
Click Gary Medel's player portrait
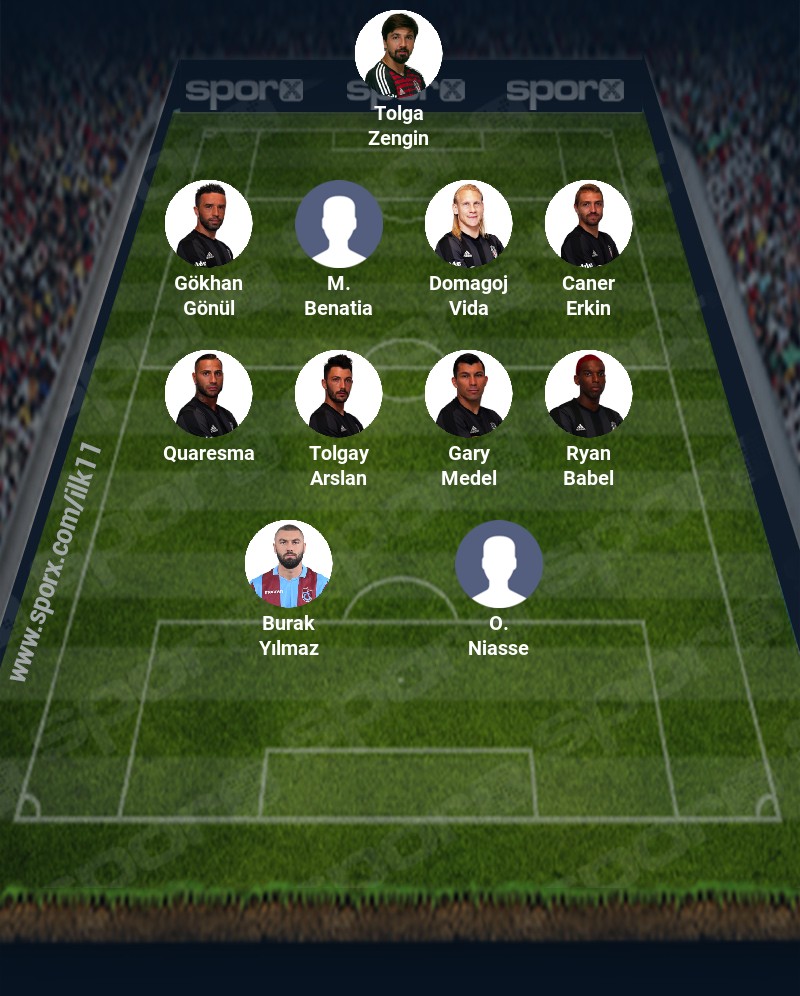coord(468,393)
